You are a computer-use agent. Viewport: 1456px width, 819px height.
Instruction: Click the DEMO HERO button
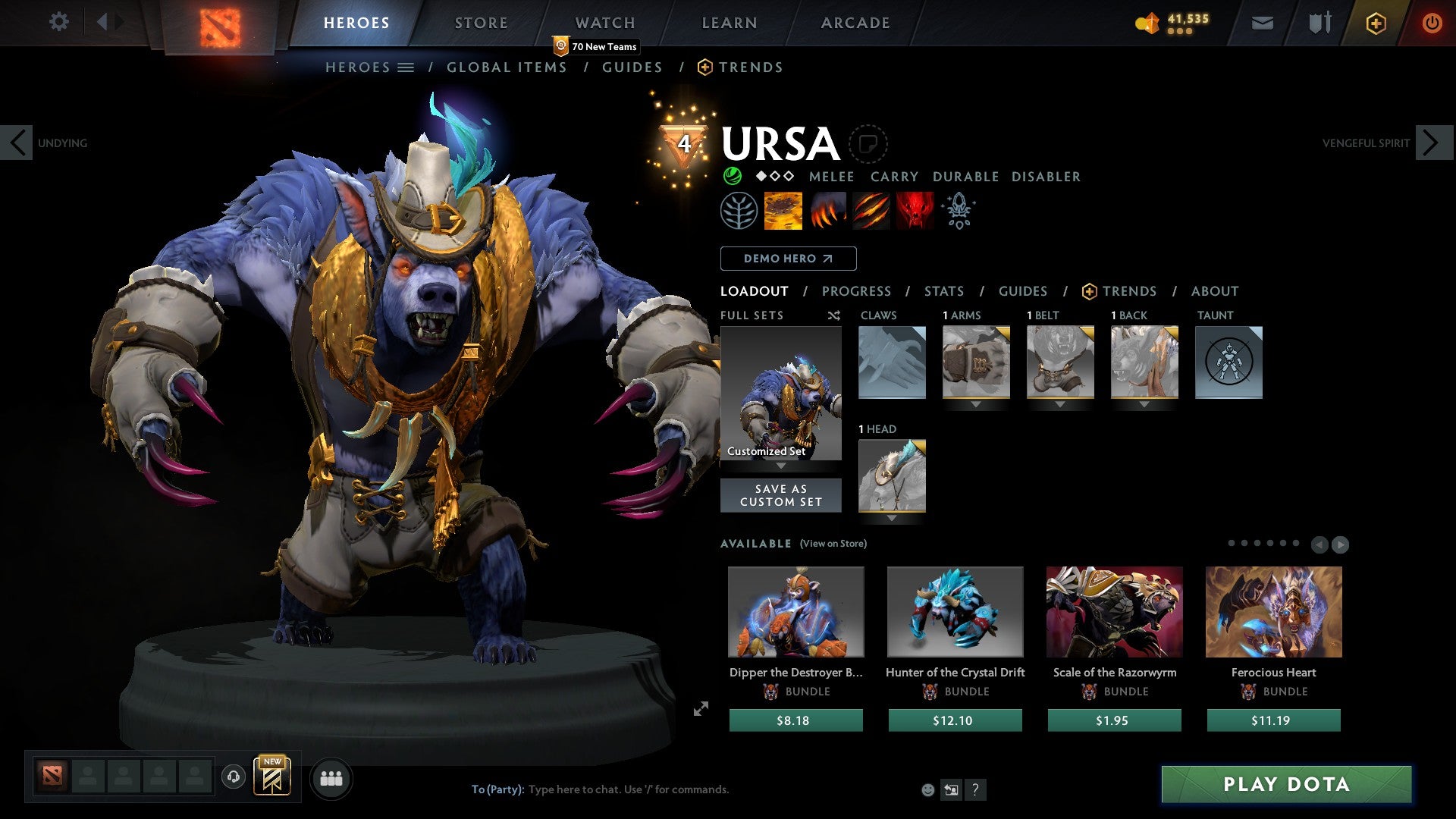(x=788, y=258)
